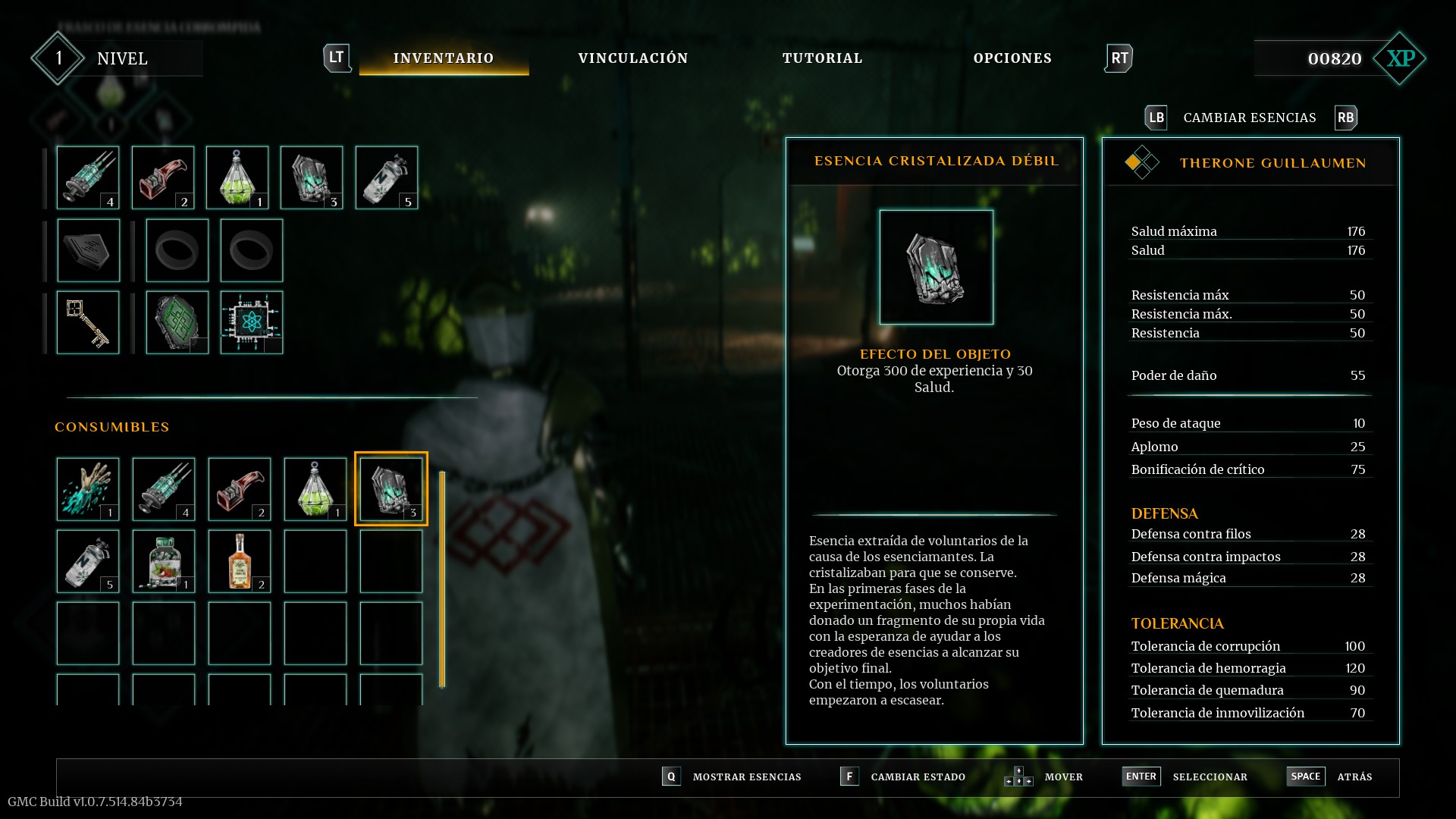1456x819 pixels.
Task: Click the gray canister in Consumibles
Action: [x=88, y=561]
